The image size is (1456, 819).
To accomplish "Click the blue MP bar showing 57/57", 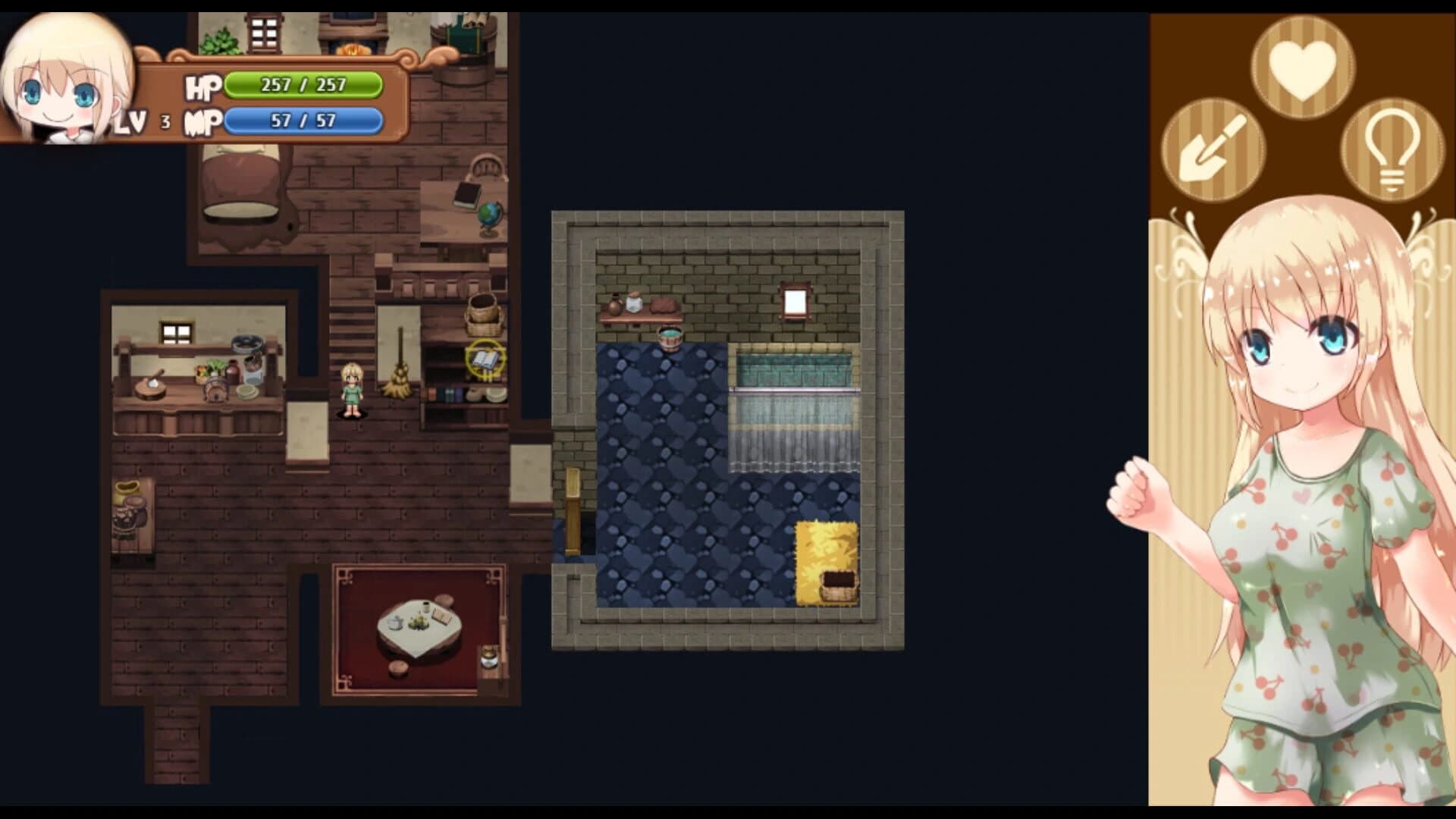I will pos(303,120).
